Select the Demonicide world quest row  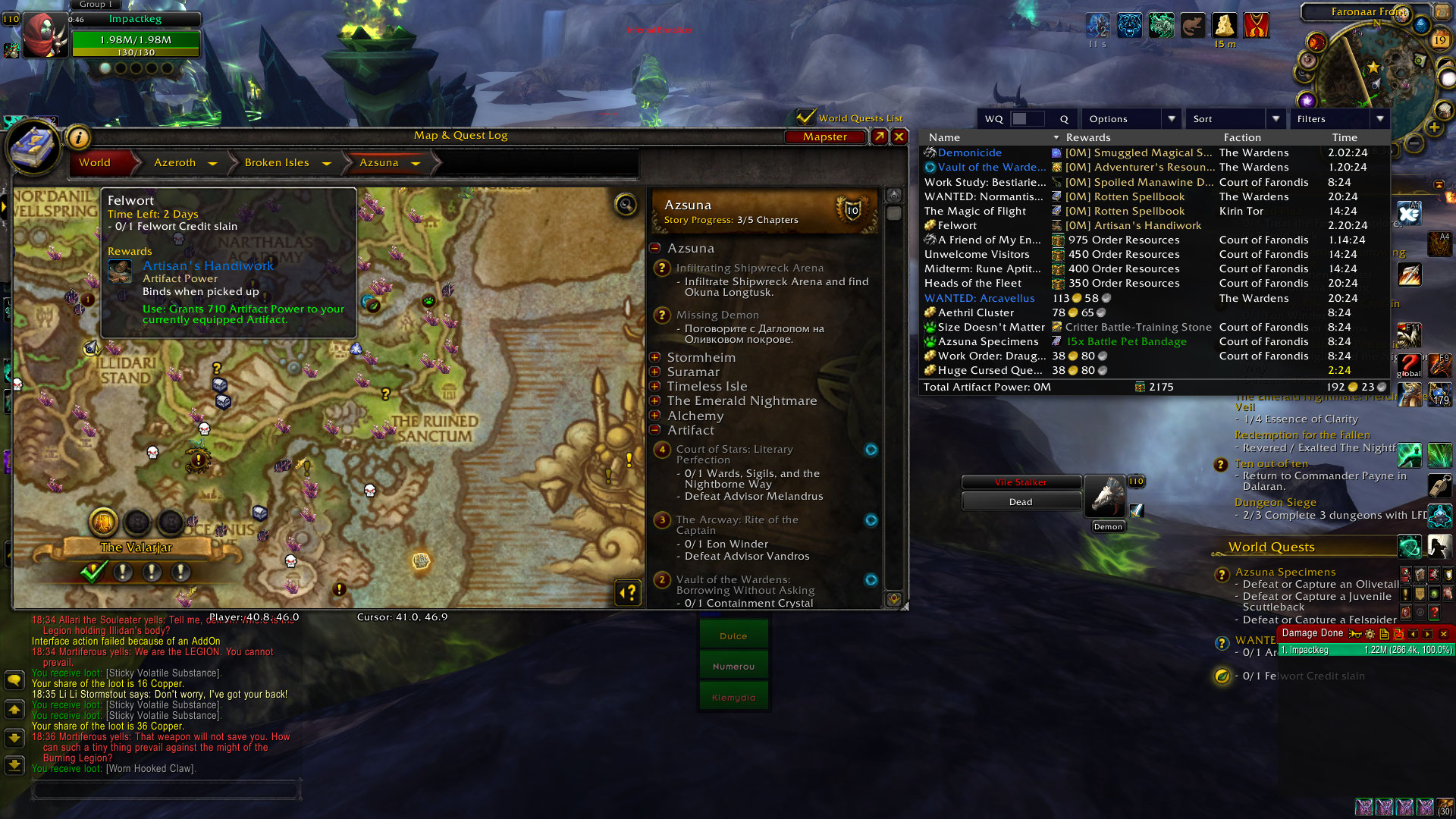(x=969, y=152)
